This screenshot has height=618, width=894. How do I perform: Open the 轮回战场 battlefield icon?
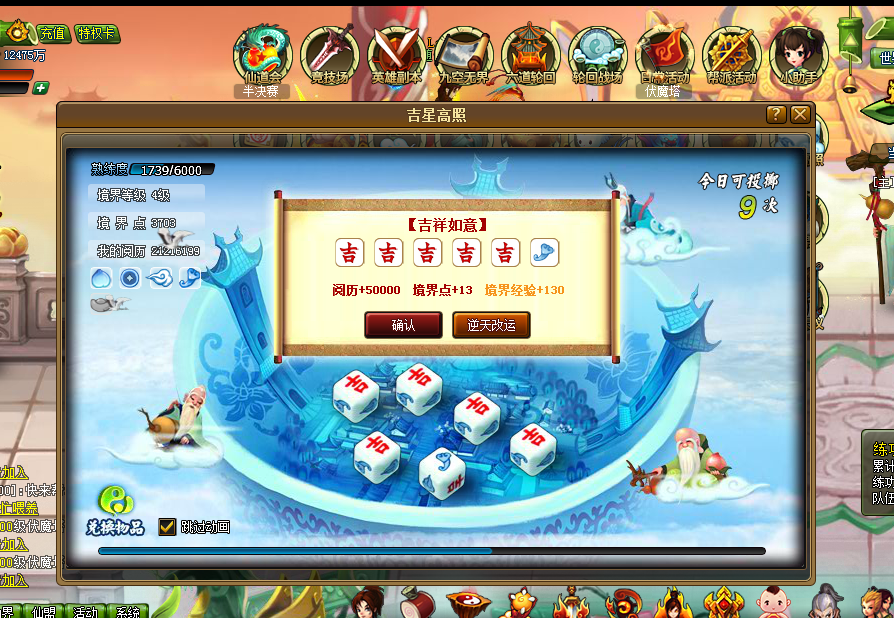(597, 53)
